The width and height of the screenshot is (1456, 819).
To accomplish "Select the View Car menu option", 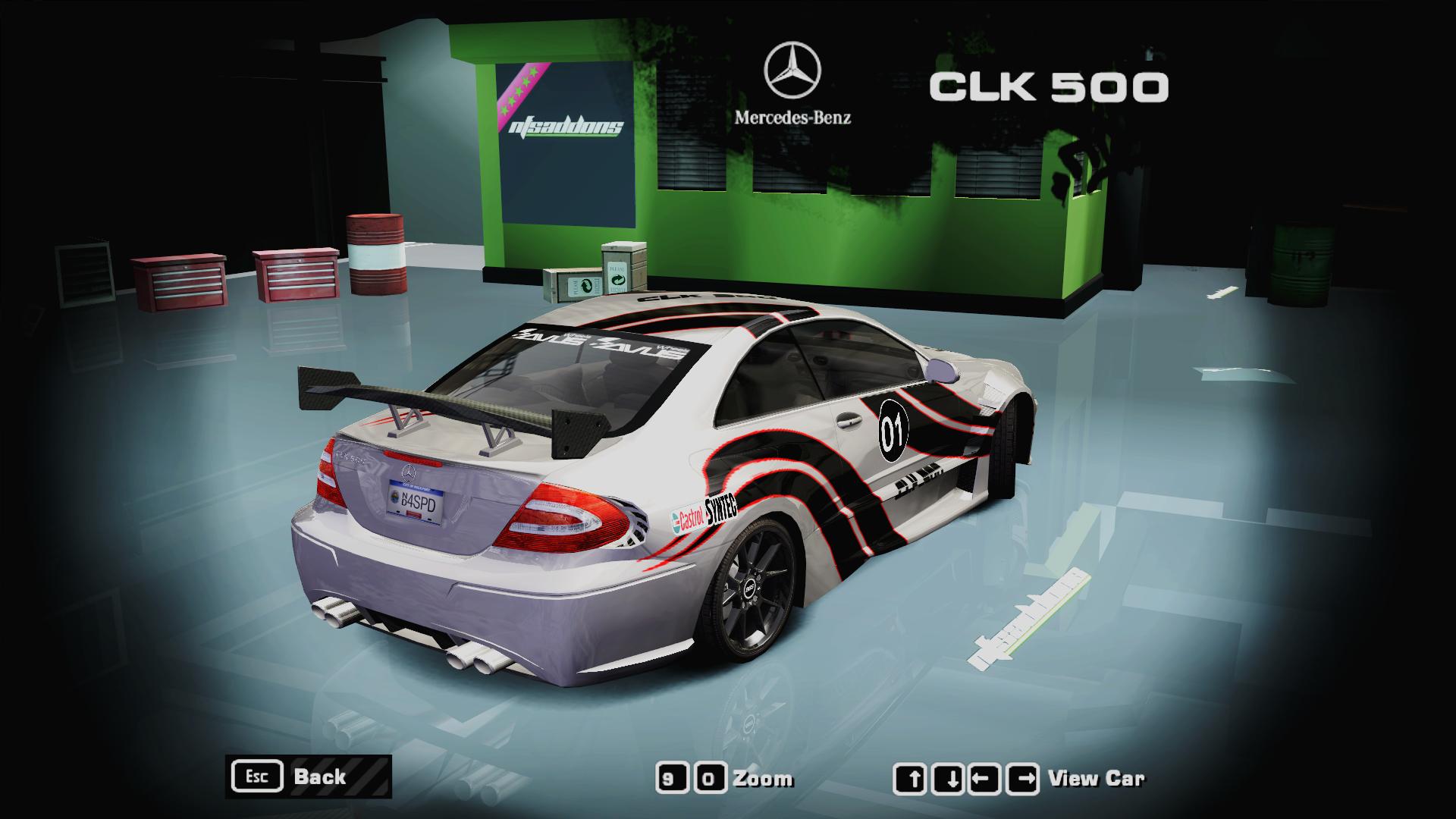I will pyautogui.click(x=1097, y=776).
